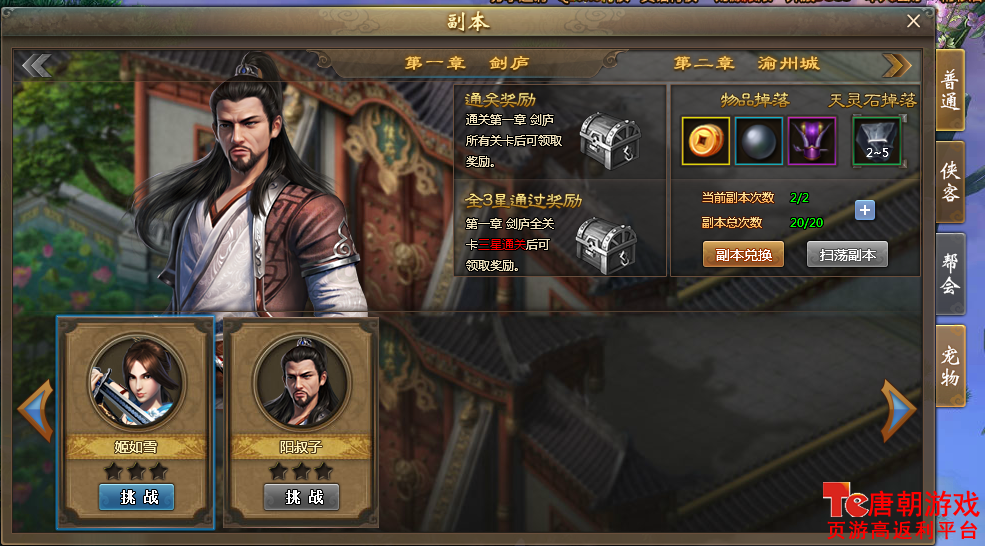The height and width of the screenshot is (546, 985).
Task: Inspect the purple equipment drop item
Action: click(811, 141)
